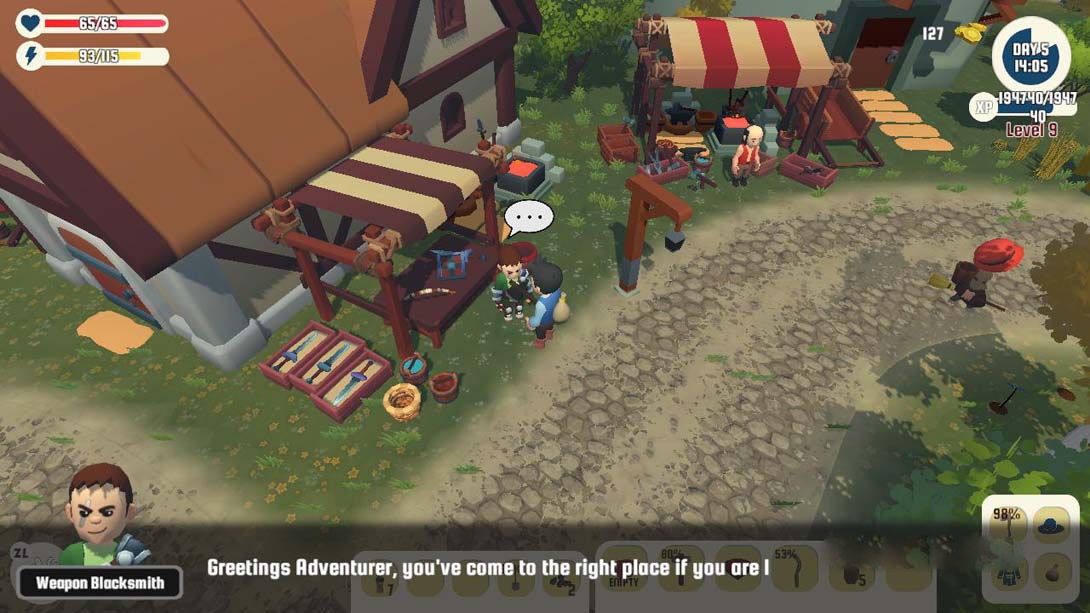Image resolution: width=1090 pixels, height=613 pixels.
Task: Click the Weapon Blacksmith name plate
Action: (99, 583)
